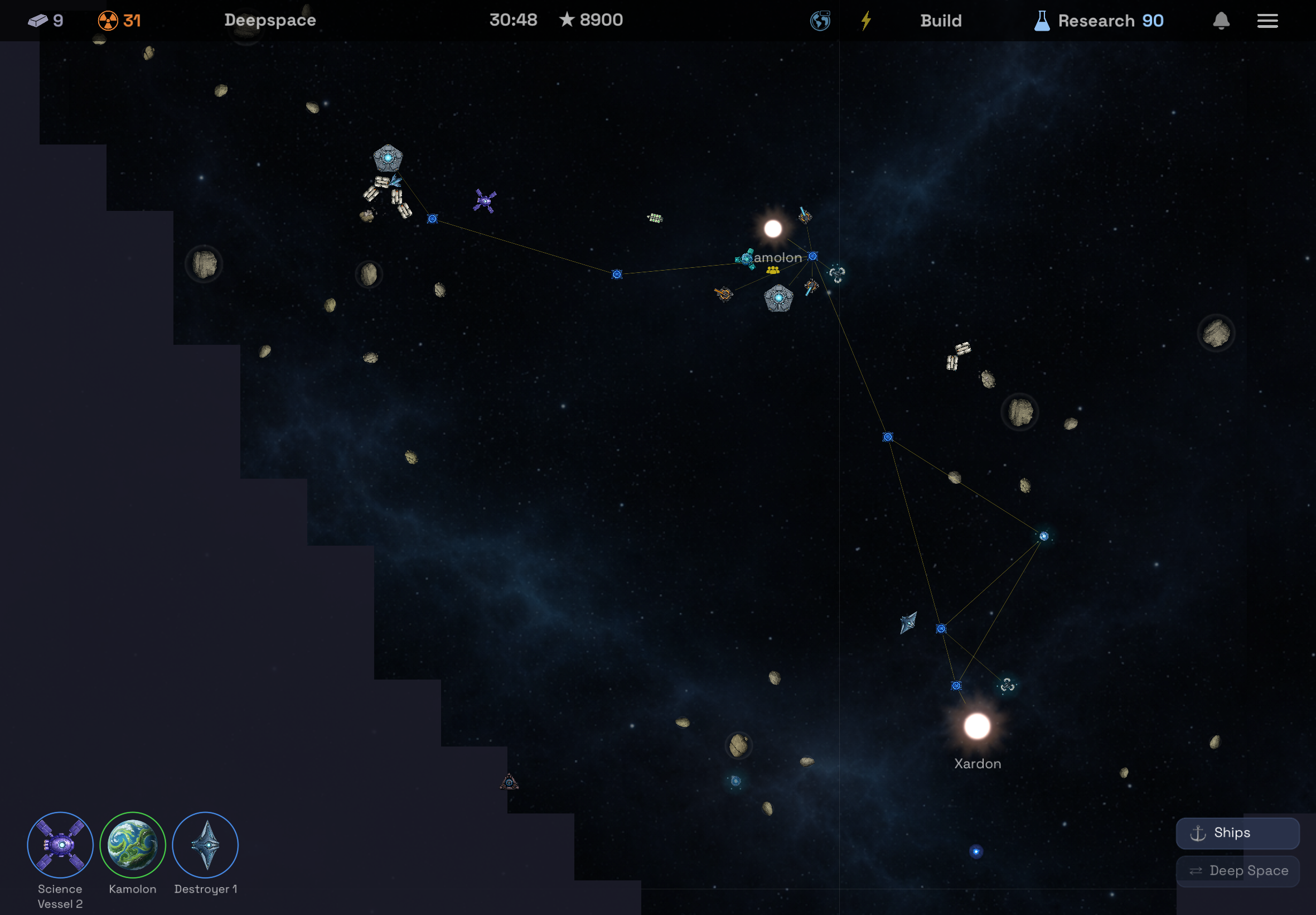The width and height of the screenshot is (1316, 915).
Task: Select the Destroyer 1 ship icon
Action: 206,844
